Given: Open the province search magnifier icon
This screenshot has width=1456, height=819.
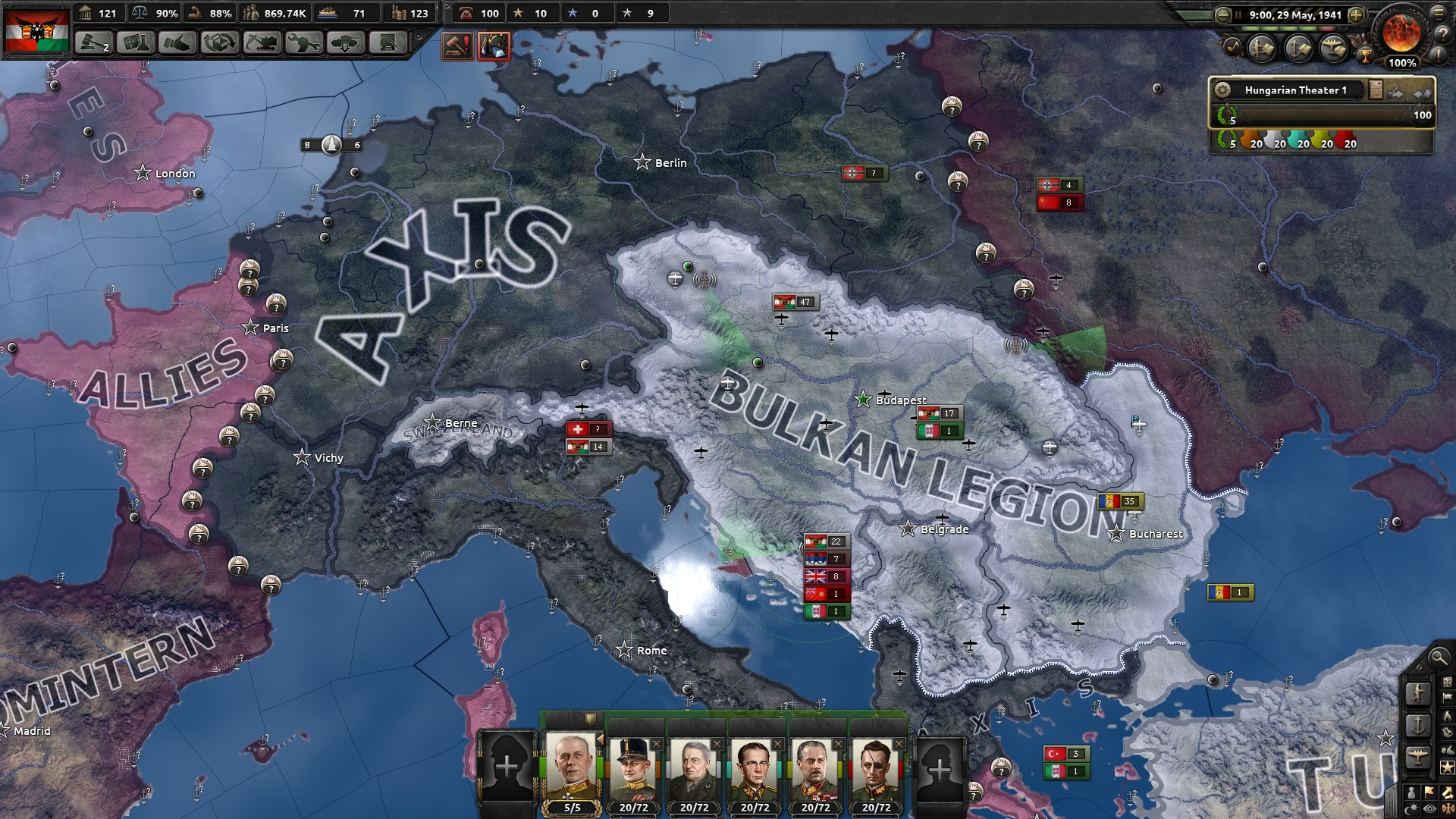Looking at the screenshot, I should [x=1438, y=658].
